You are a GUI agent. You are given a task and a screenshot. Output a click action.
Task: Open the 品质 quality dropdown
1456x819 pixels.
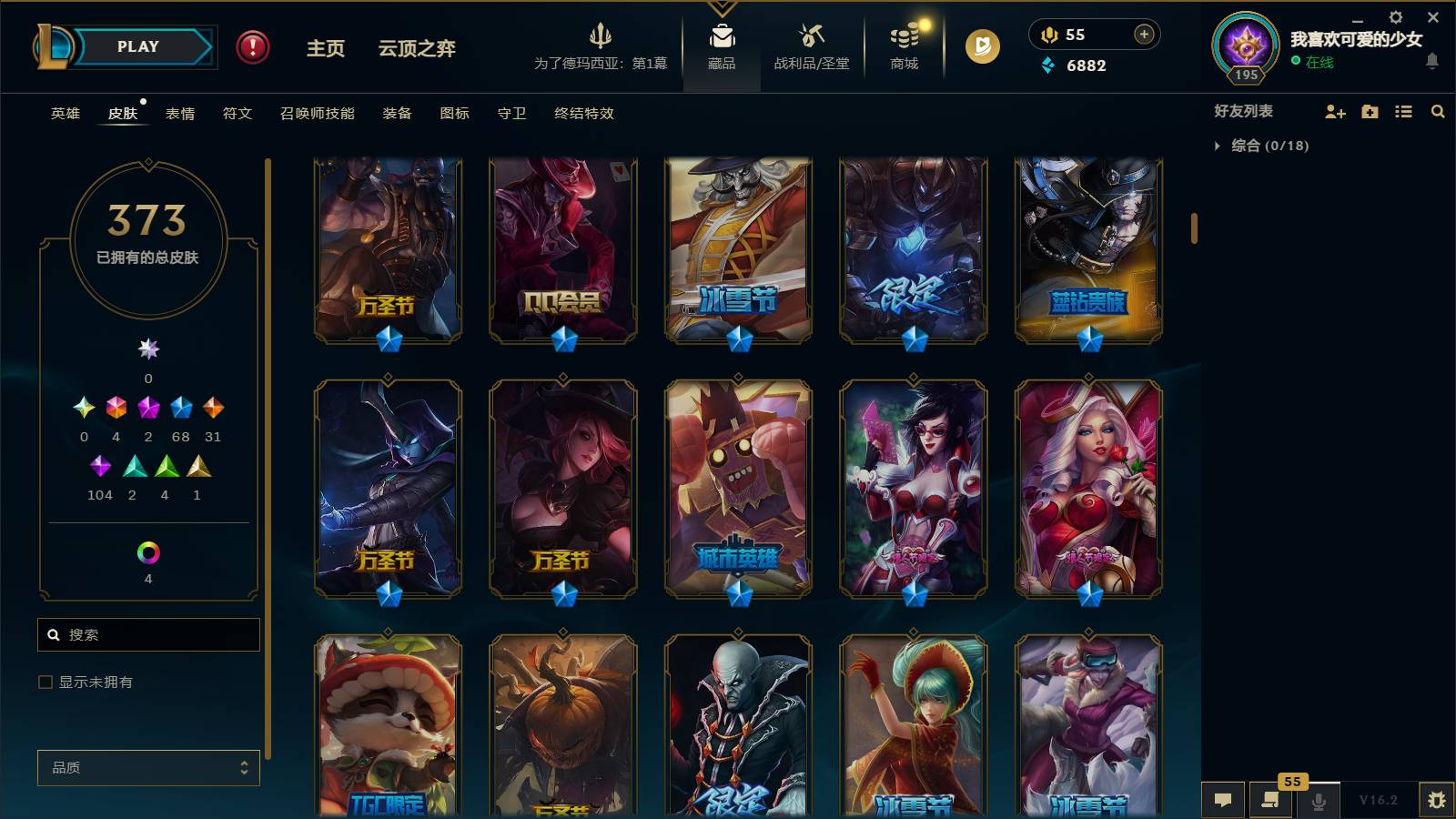click(x=147, y=768)
